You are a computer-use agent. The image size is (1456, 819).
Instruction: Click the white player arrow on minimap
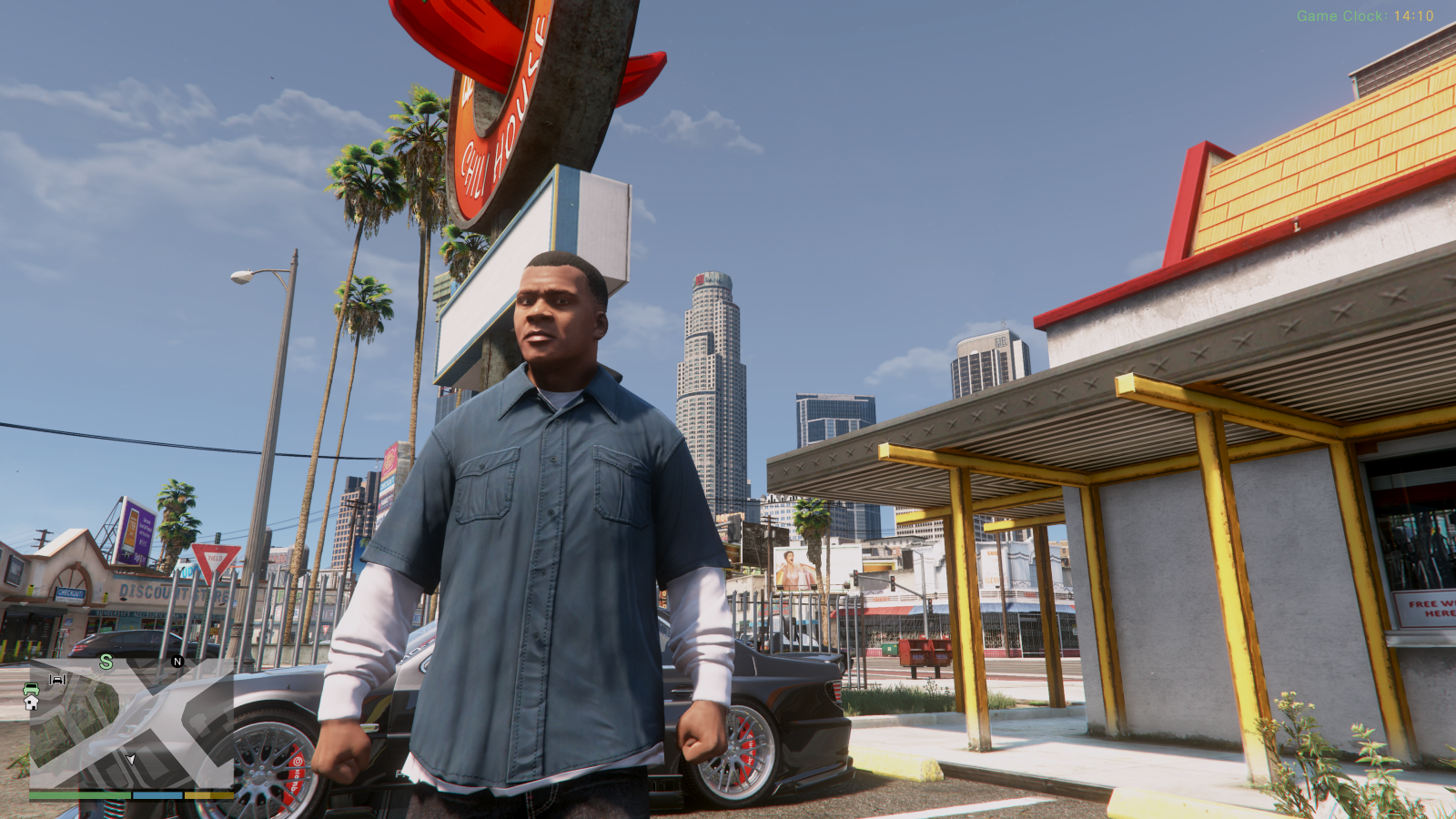131,758
